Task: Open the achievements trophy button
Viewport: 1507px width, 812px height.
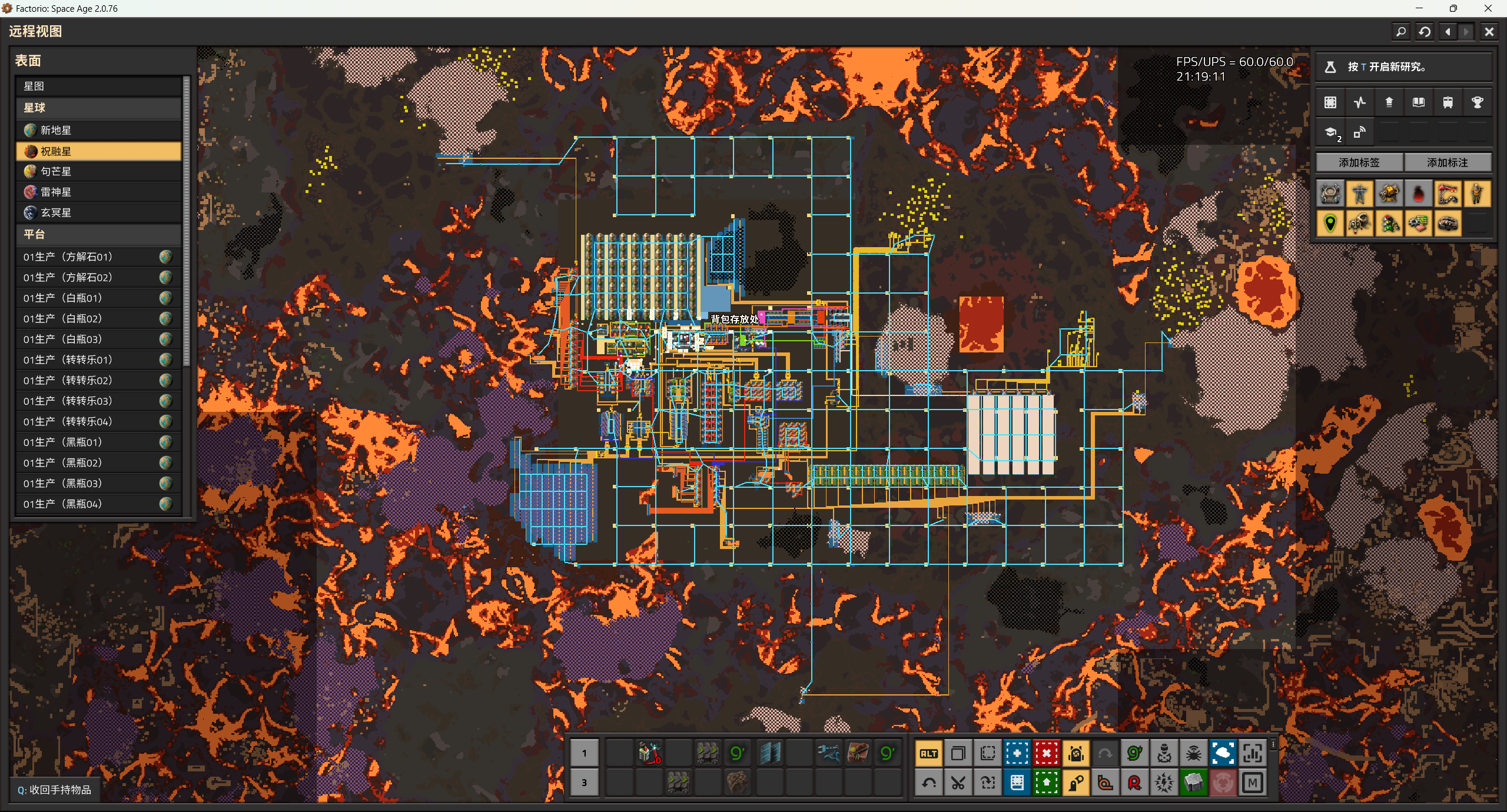Action: (x=1477, y=102)
